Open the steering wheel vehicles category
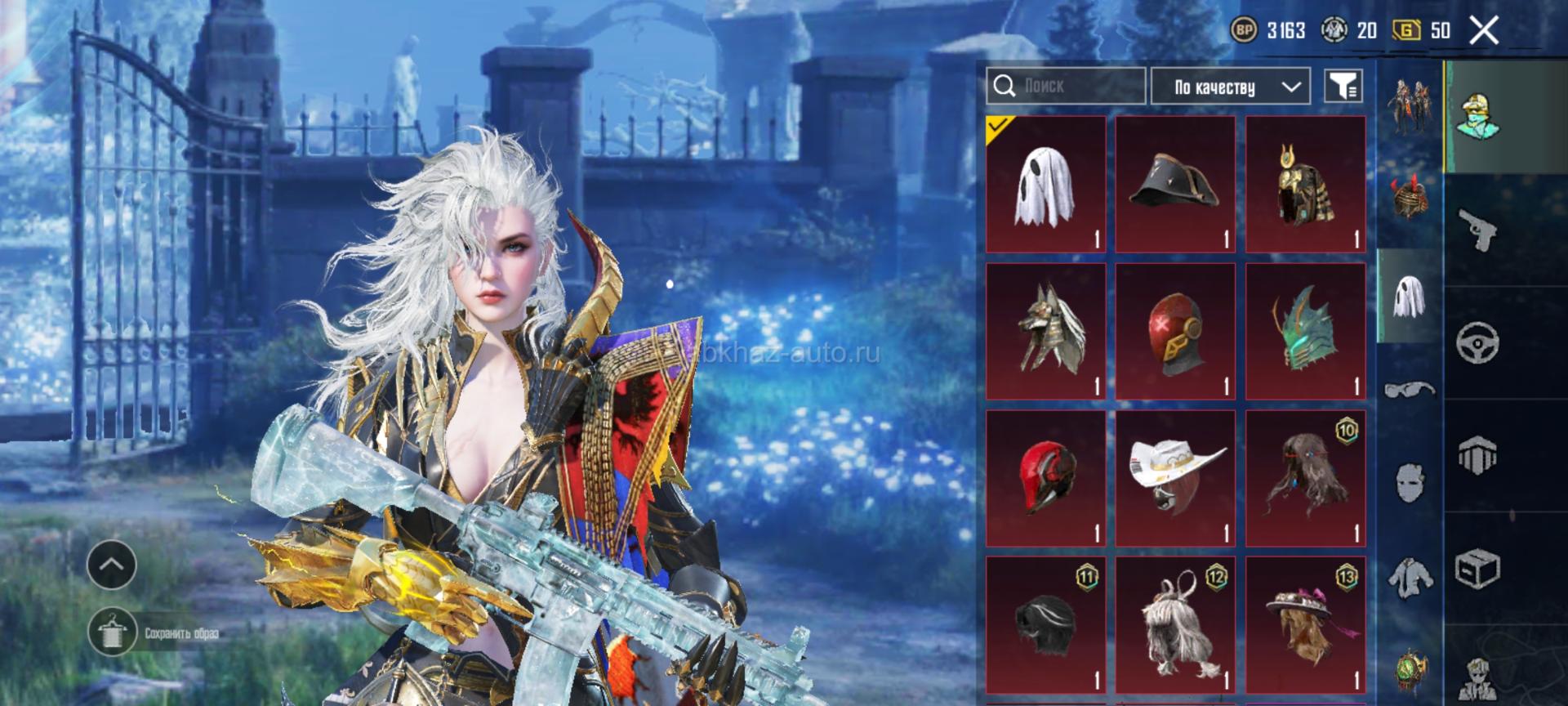Image resolution: width=1568 pixels, height=706 pixels. point(1477,342)
